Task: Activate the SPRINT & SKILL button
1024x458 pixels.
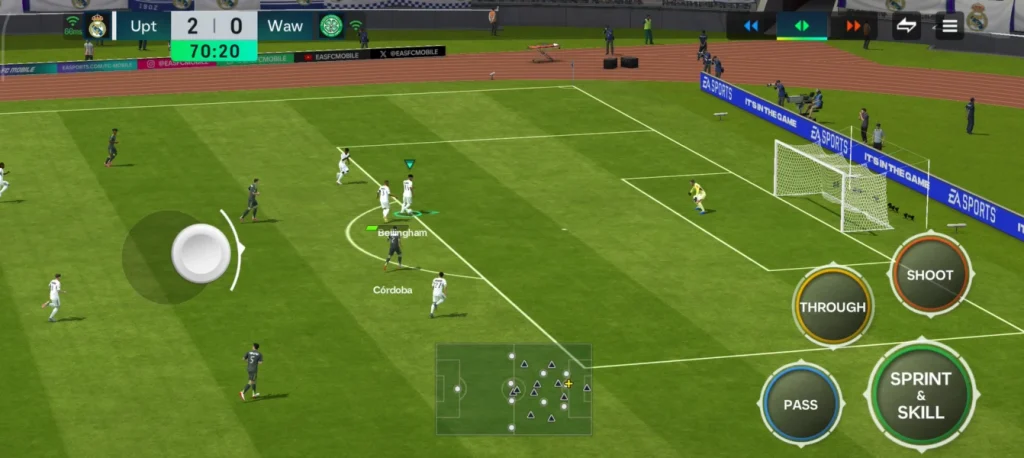Action: 920,396
